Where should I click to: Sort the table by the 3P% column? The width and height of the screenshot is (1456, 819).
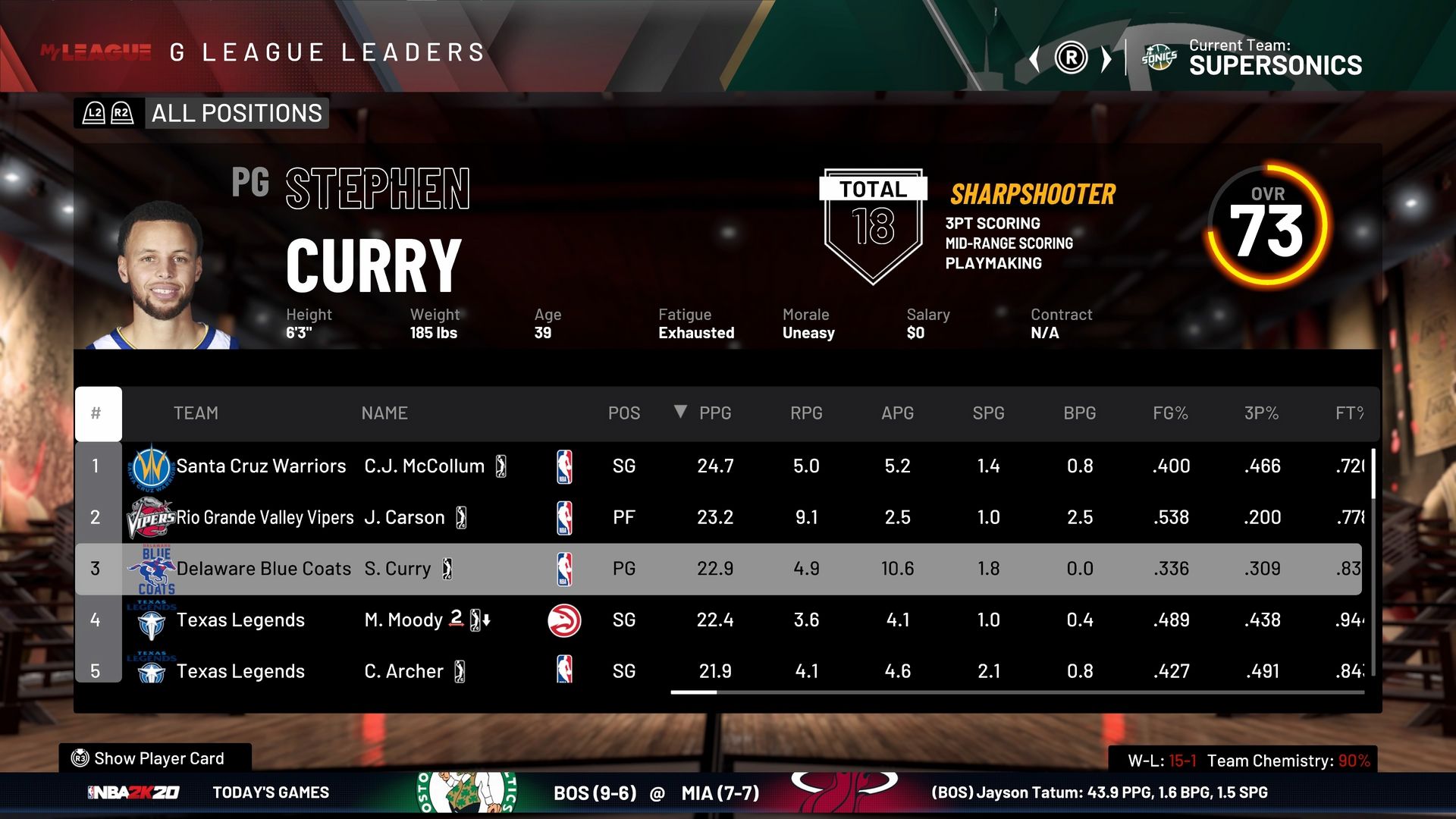pos(1262,413)
